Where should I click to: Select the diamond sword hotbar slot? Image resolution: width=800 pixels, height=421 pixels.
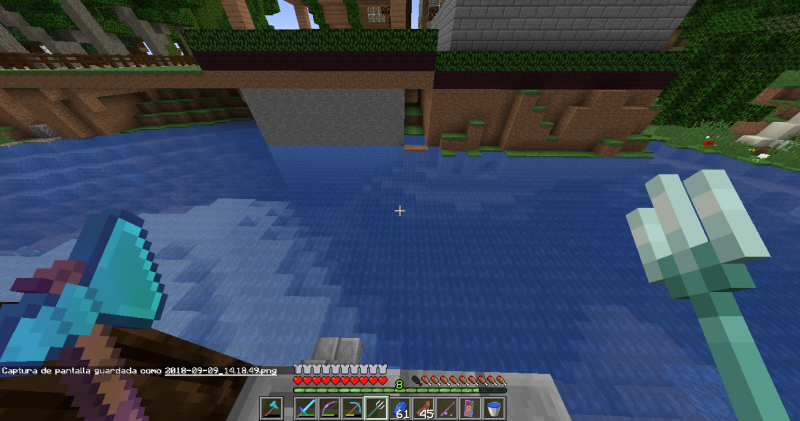(304, 409)
